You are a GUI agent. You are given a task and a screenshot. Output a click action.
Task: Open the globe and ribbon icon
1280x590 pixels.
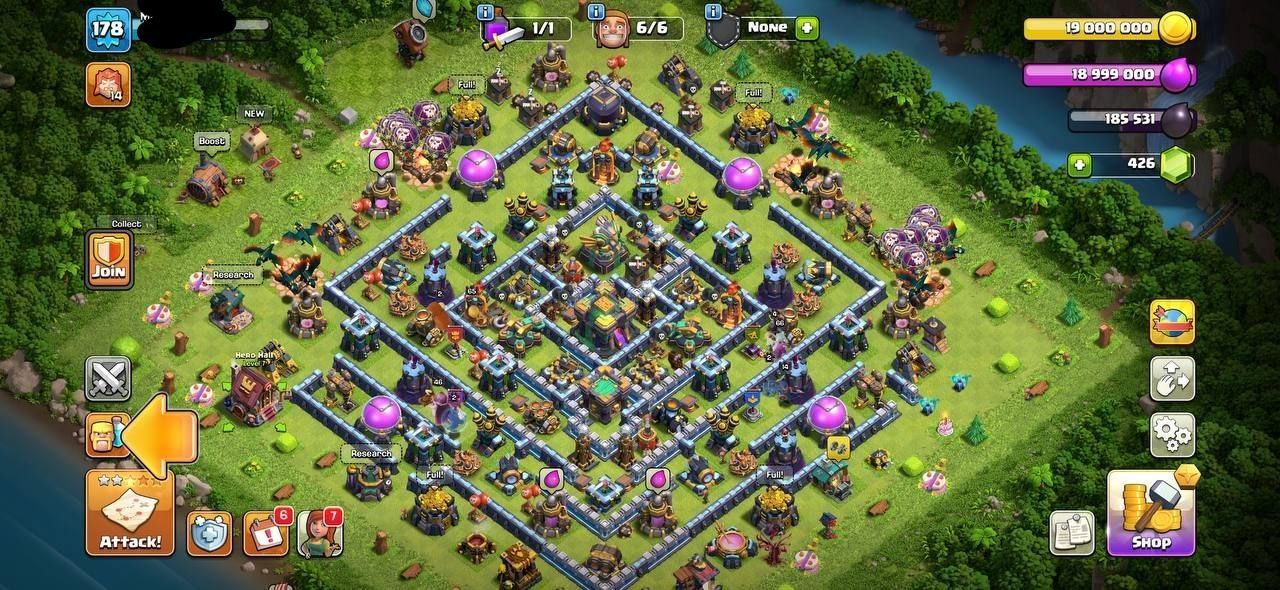[x=1172, y=324]
